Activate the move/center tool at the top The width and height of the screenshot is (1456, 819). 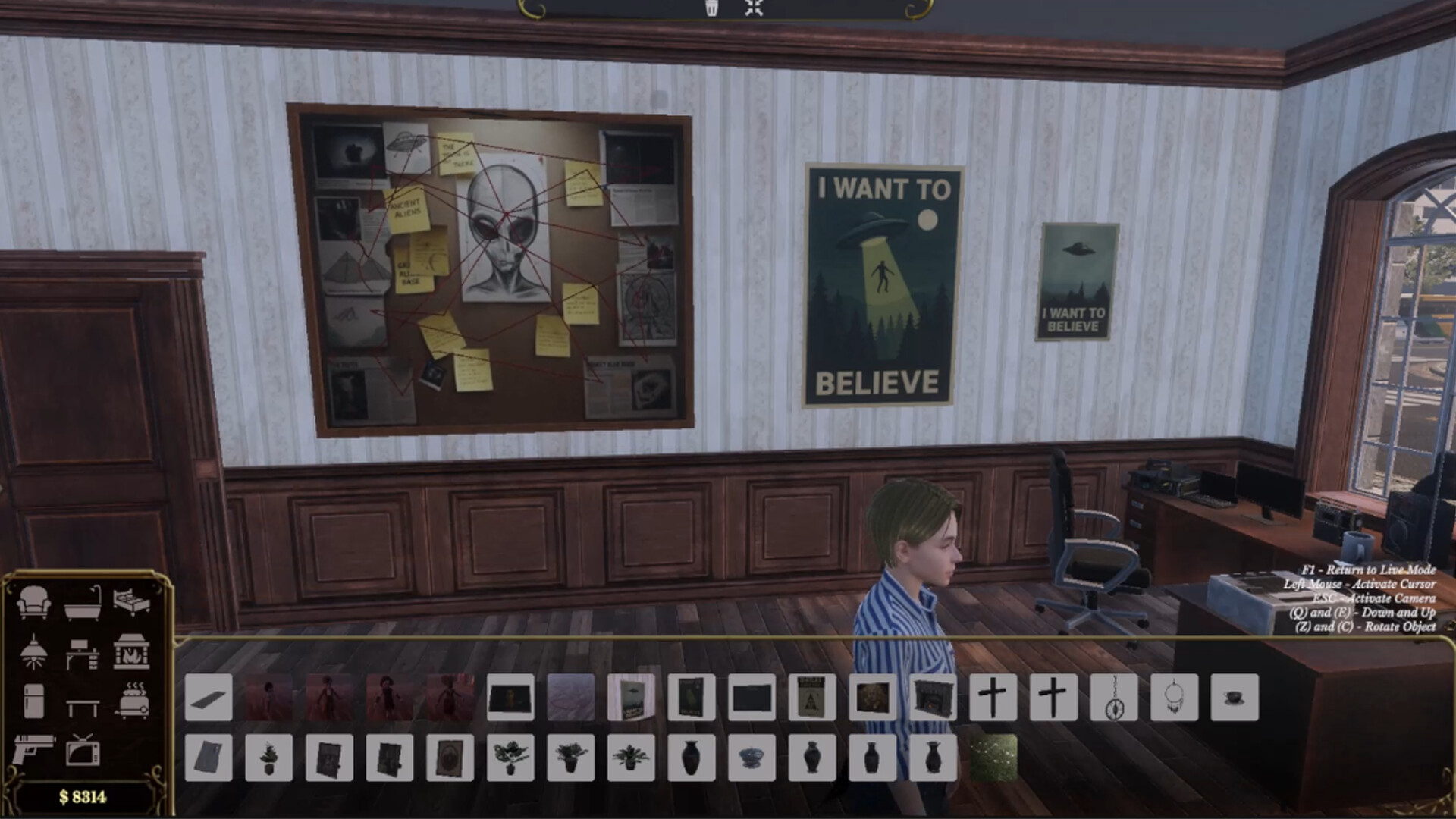[x=754, y=9]
